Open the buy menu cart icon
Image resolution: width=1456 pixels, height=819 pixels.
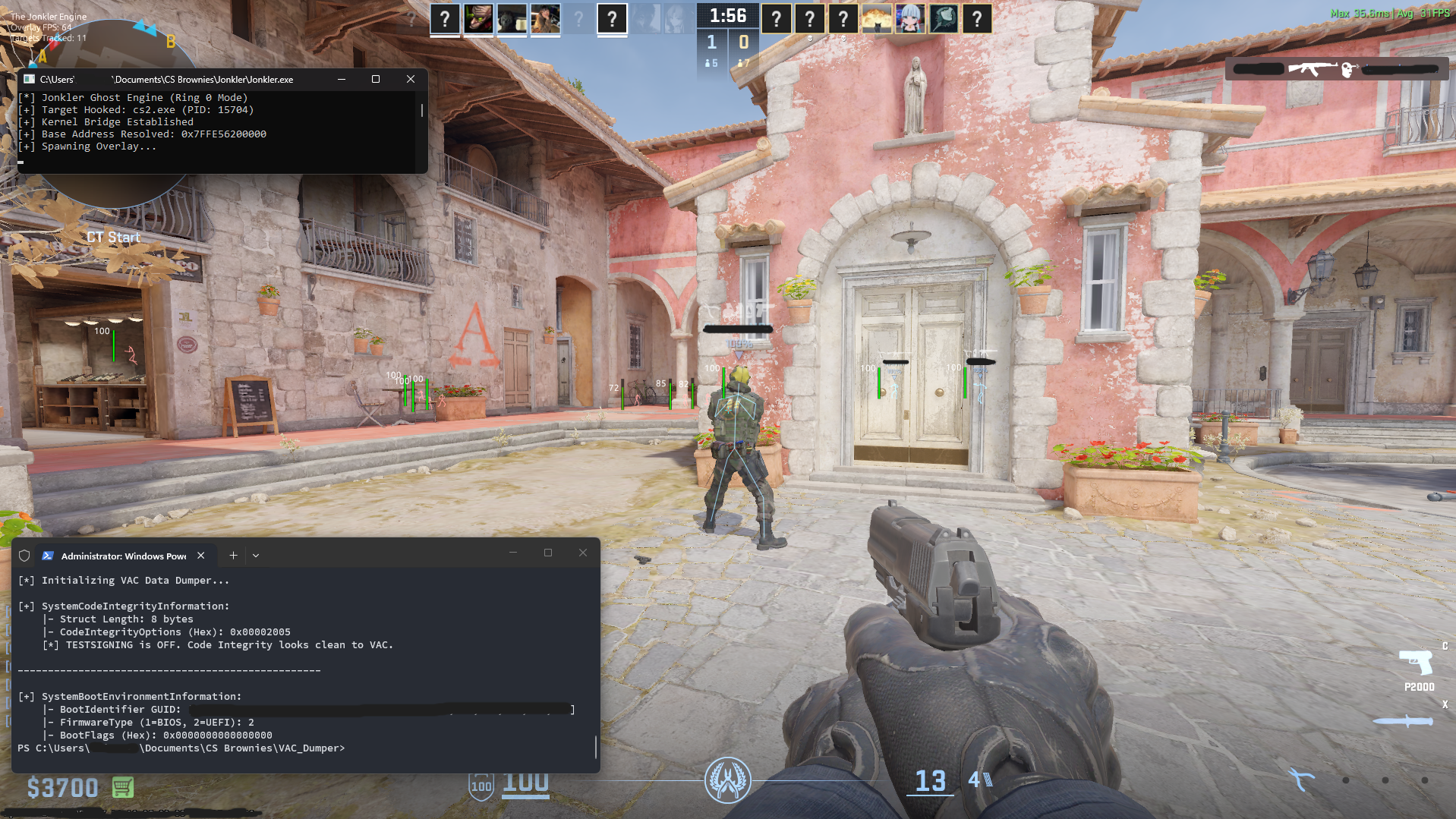pos(123,787)
